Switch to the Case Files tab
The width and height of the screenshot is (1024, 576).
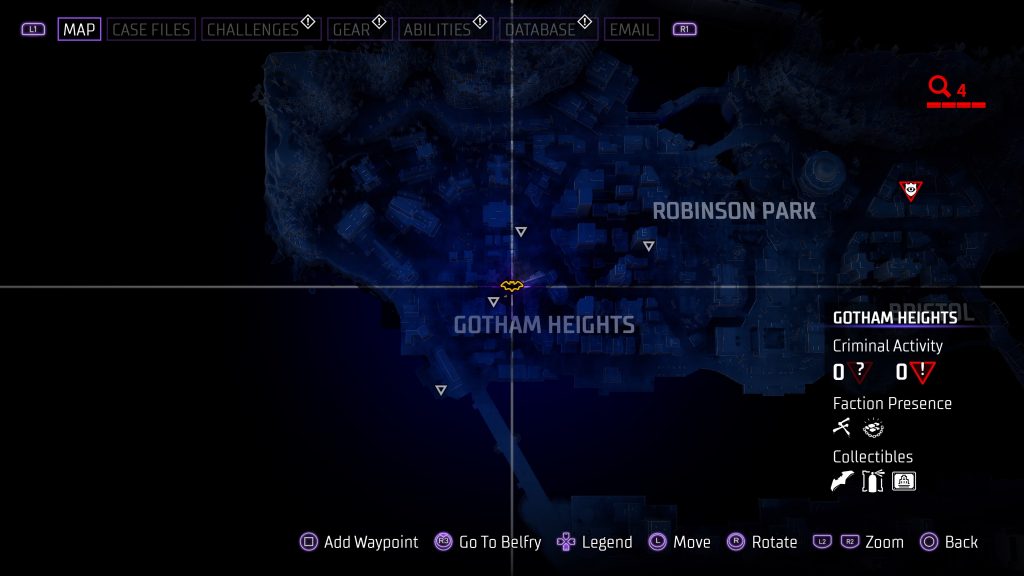[151, 29]
